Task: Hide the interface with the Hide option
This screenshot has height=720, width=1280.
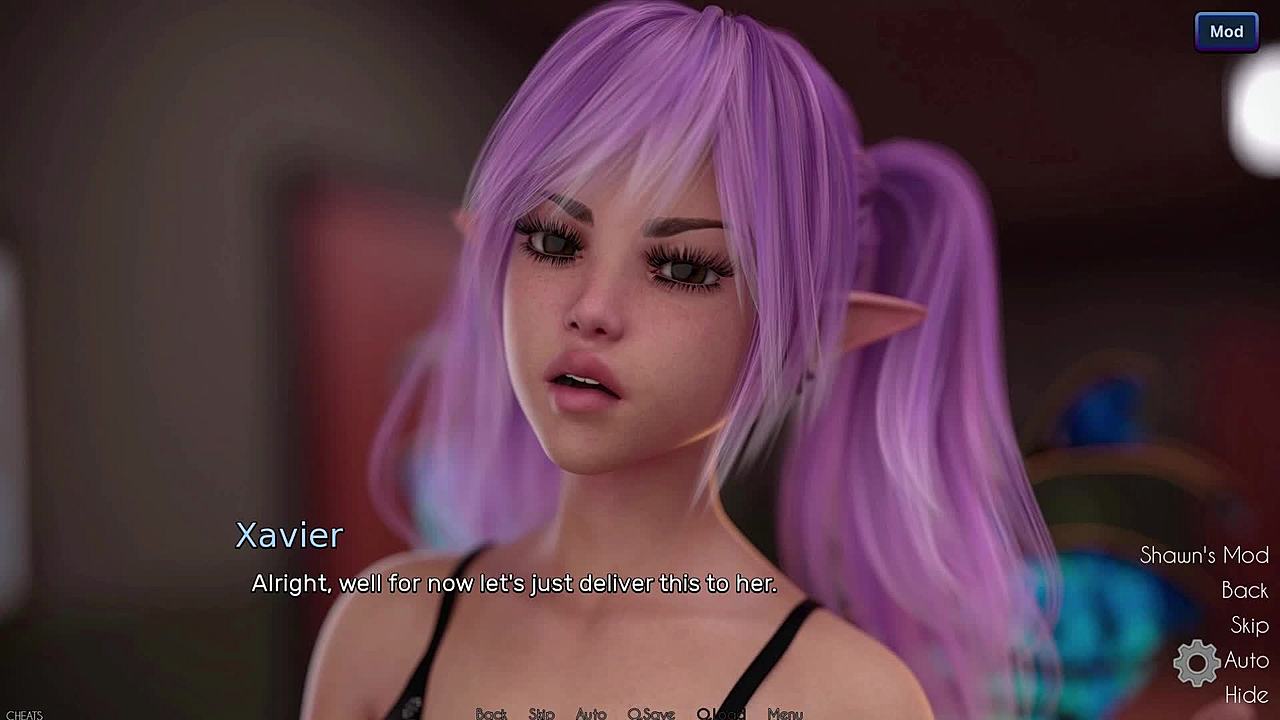Action: (x=1246, y=694)
